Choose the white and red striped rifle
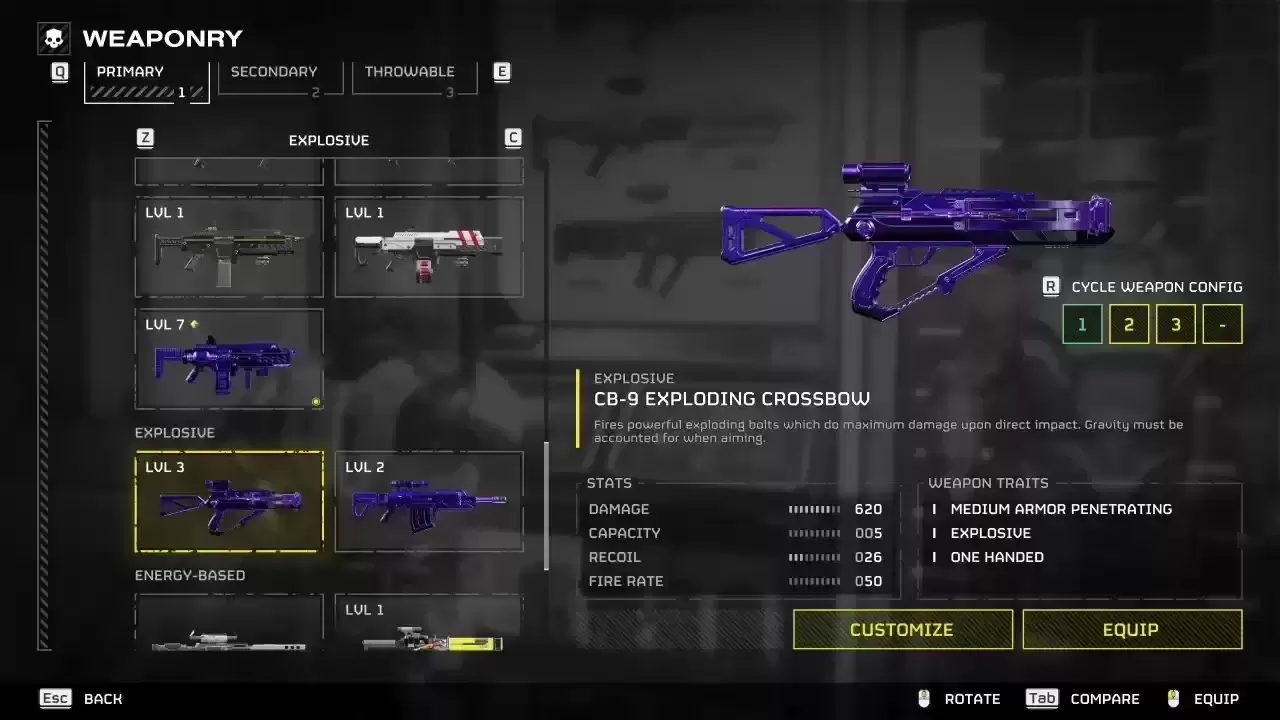 click(429, 248)
